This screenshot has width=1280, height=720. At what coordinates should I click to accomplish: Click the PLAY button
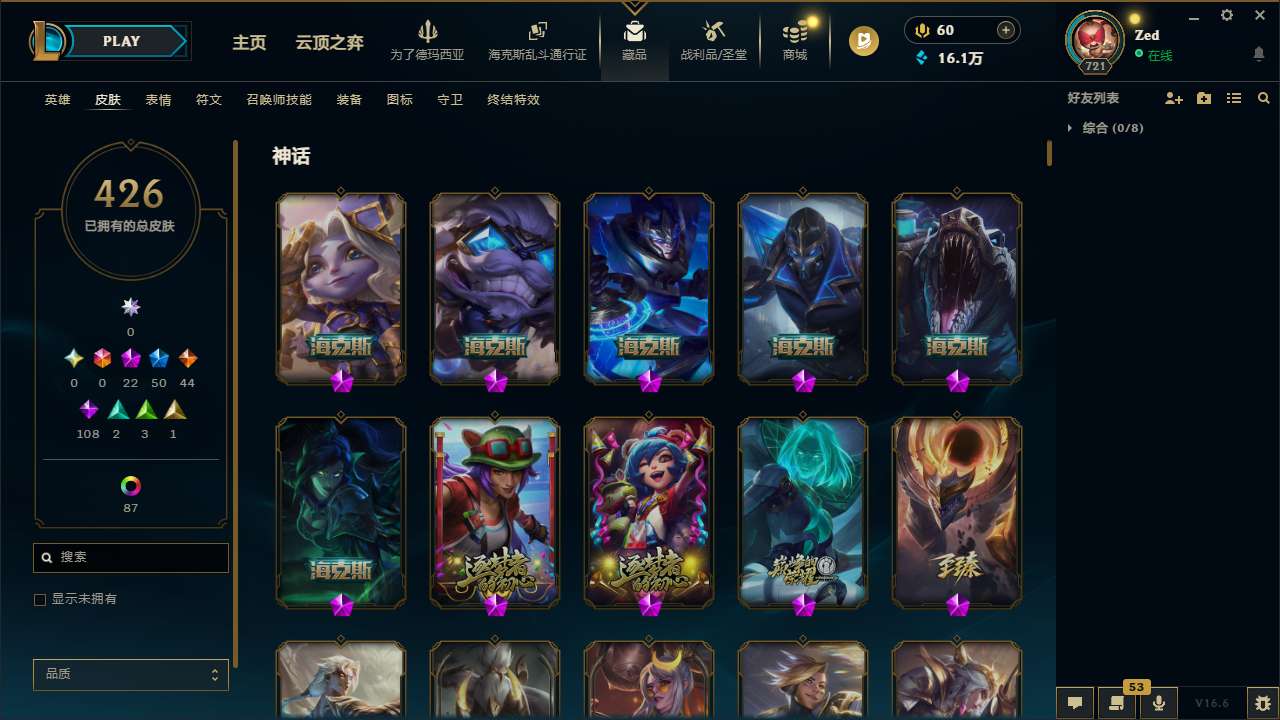point(121,41)
